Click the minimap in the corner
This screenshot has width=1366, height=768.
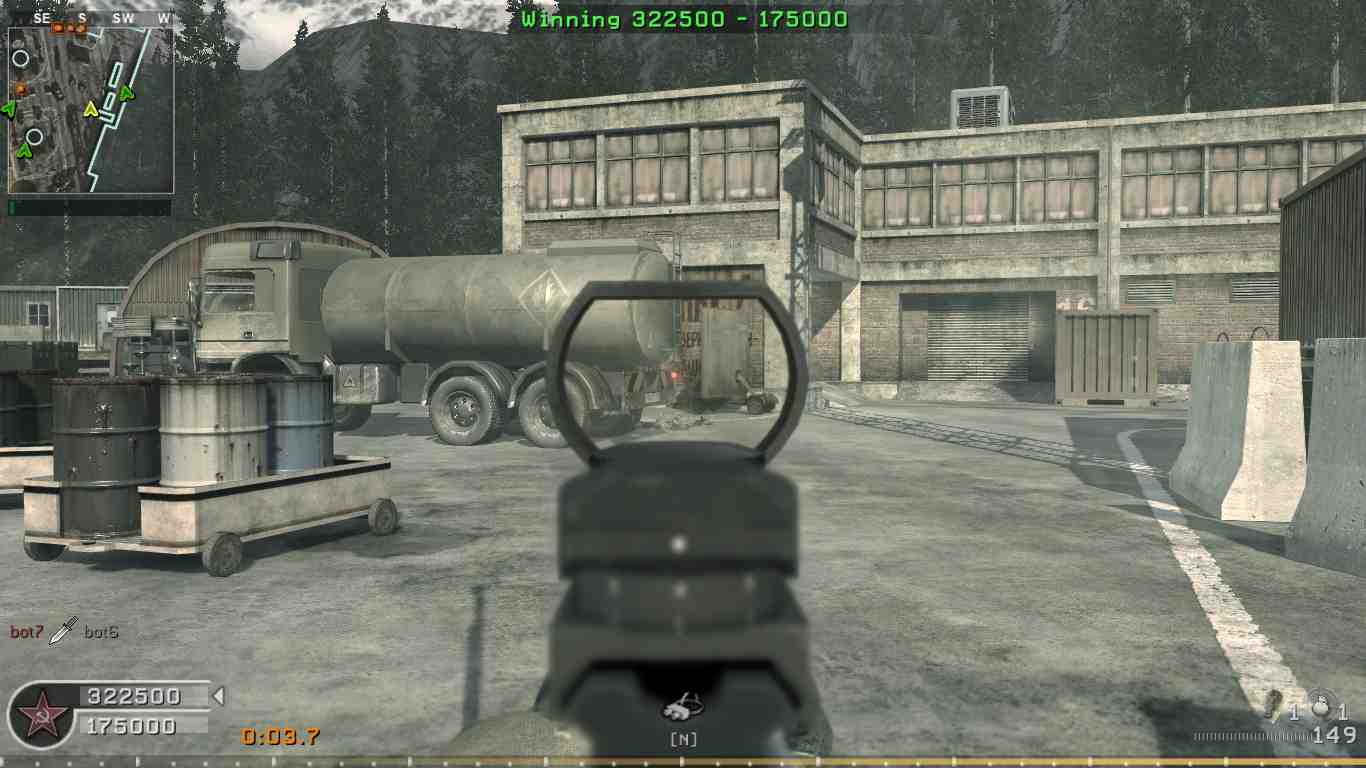point(91,110)
